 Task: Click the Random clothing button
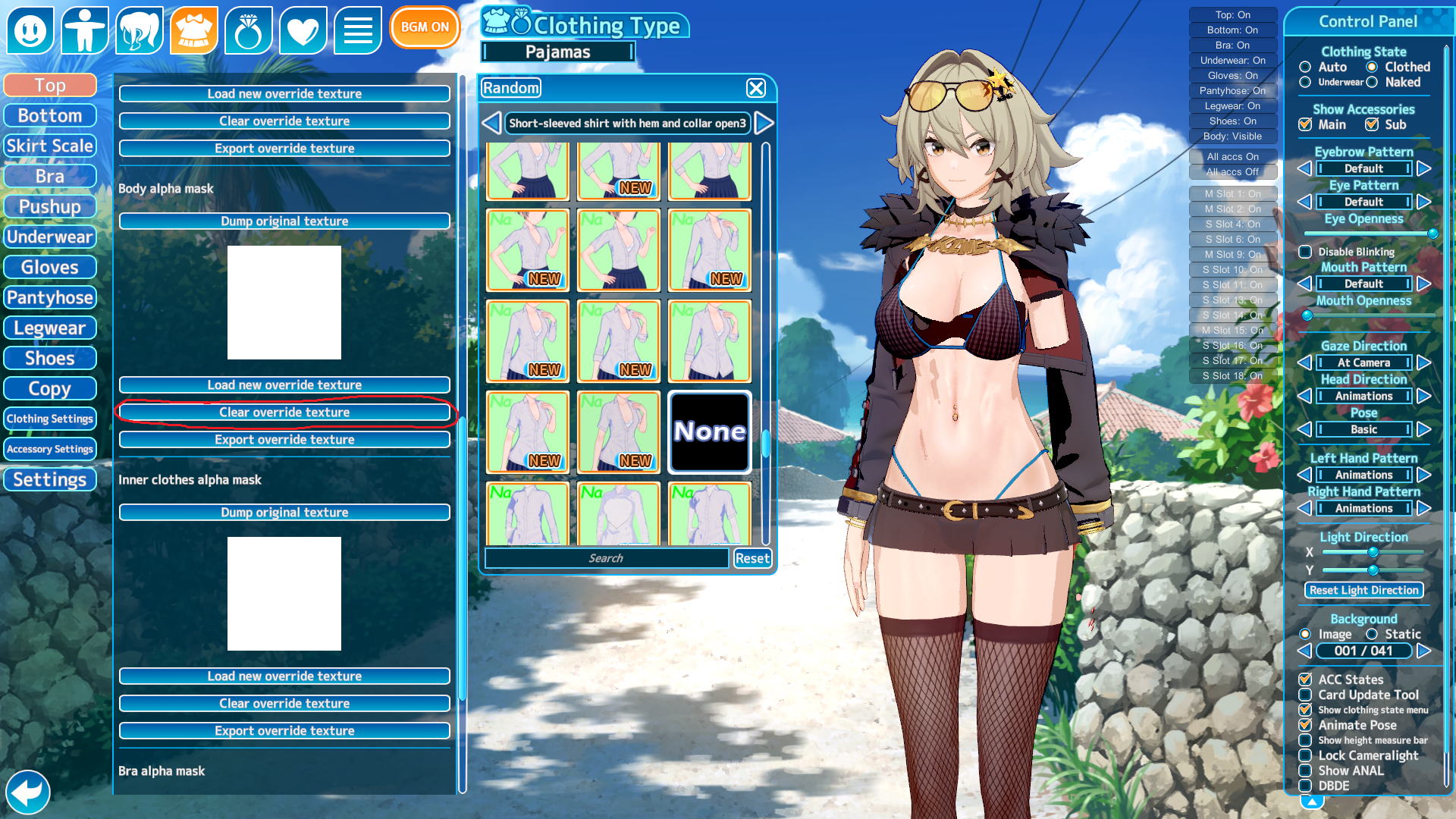click(x=511, y=88)
